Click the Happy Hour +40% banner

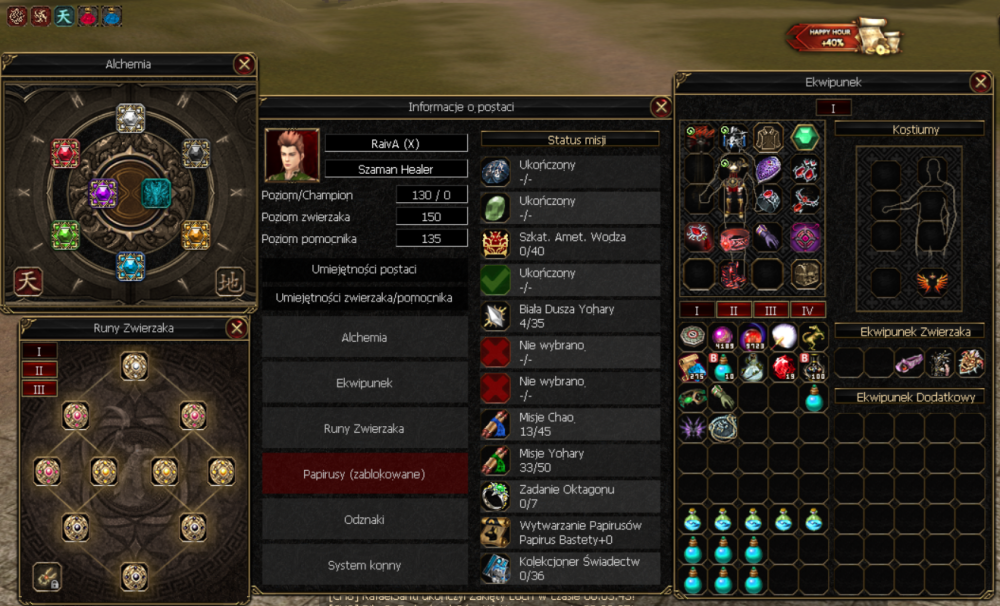pyautogui.click(x=843, y=37)
